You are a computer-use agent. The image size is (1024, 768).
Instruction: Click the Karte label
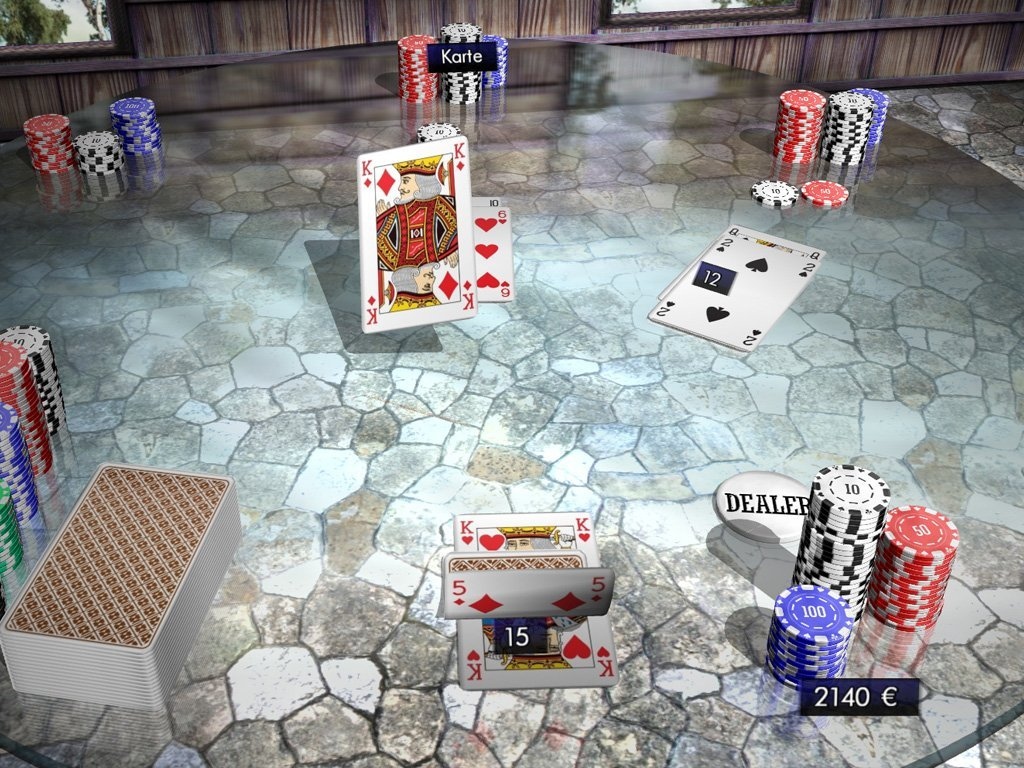pyautogui.click(x=462, y=56)
